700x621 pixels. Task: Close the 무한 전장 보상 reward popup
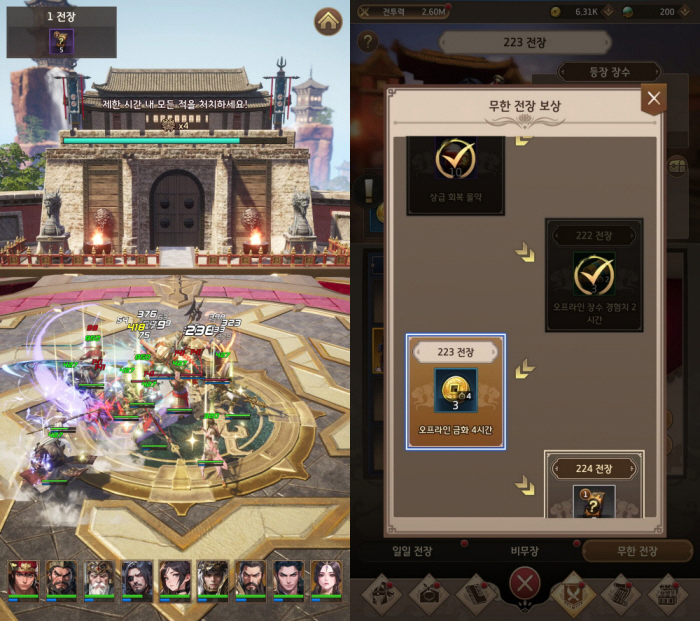point(654,98)
